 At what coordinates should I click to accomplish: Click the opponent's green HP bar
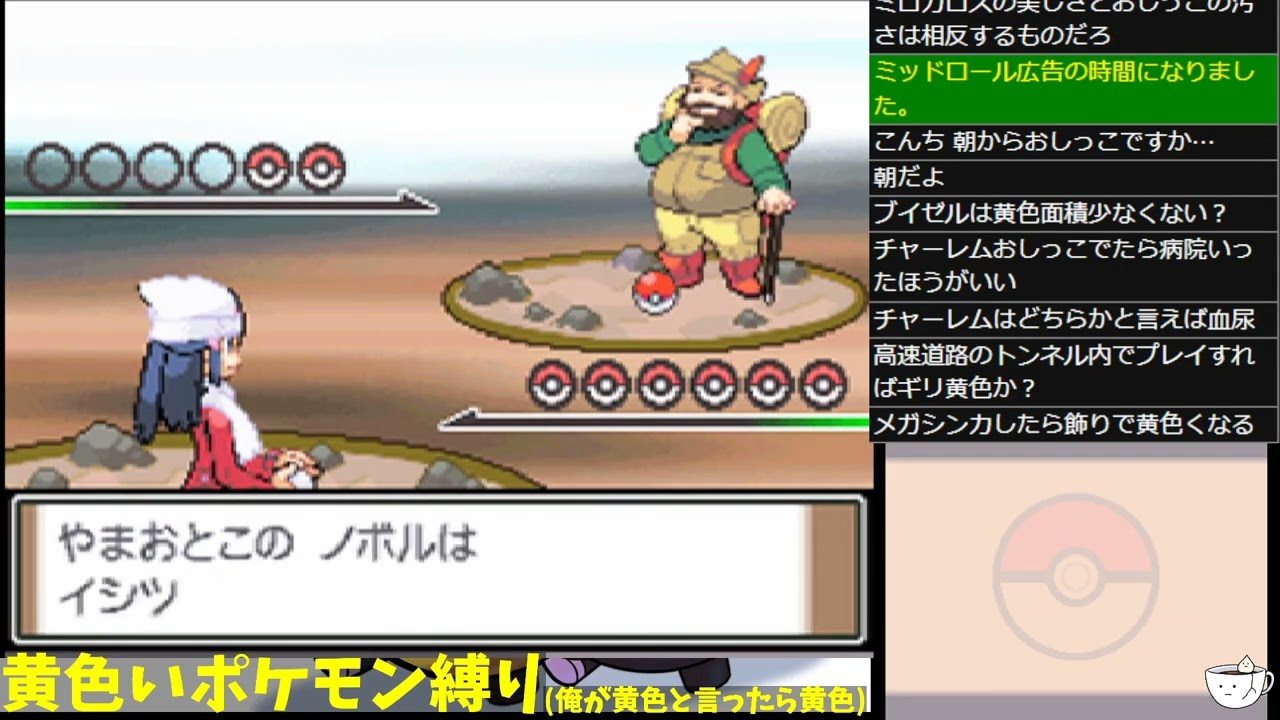coord(60,205)
